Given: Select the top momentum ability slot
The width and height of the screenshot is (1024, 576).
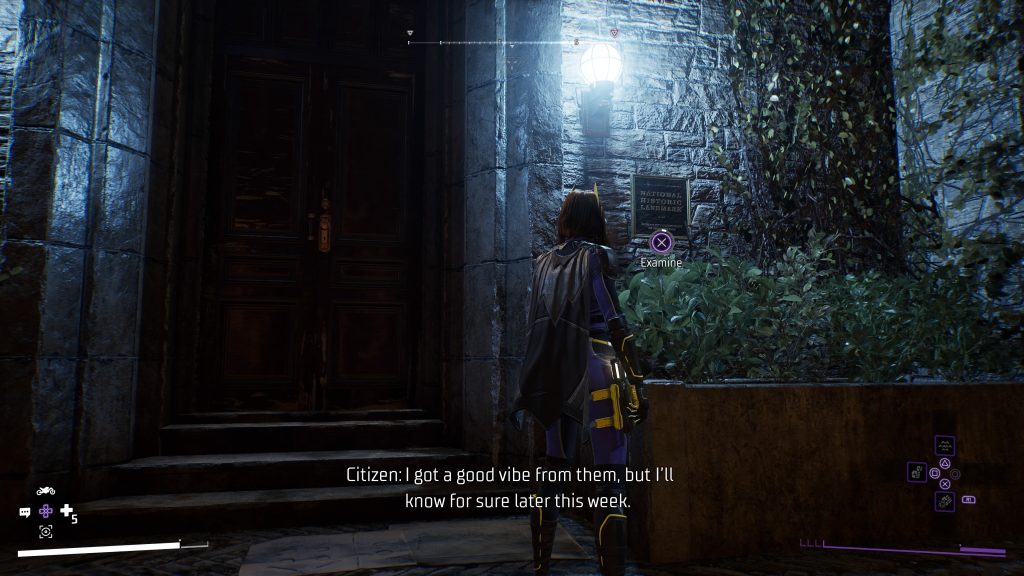Looking at the screenshot, I should tap(945, 446).
